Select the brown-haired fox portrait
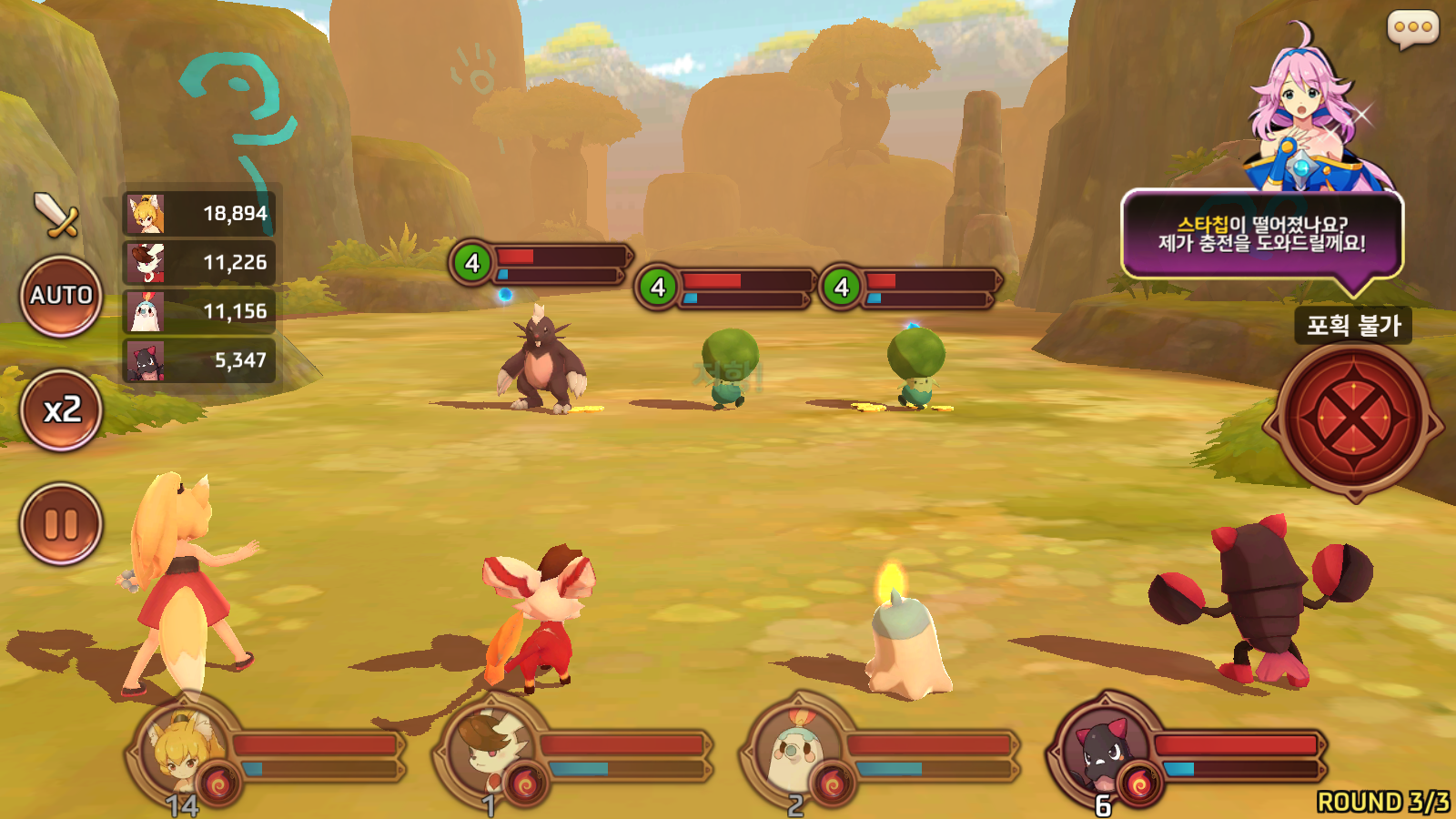 tap(490, 751)
